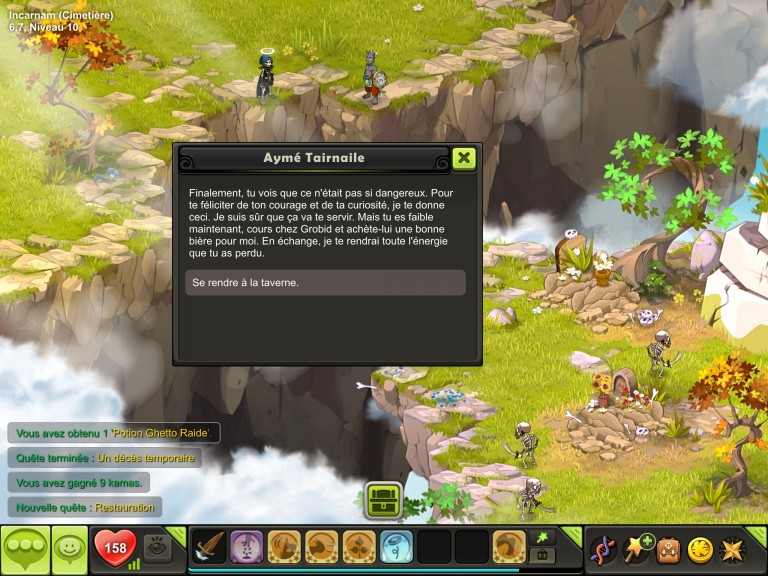Image resolution: width=768 pixels, height=576 pixels.
Task: Open the green treasure chest button
Action: coord(383,500)
